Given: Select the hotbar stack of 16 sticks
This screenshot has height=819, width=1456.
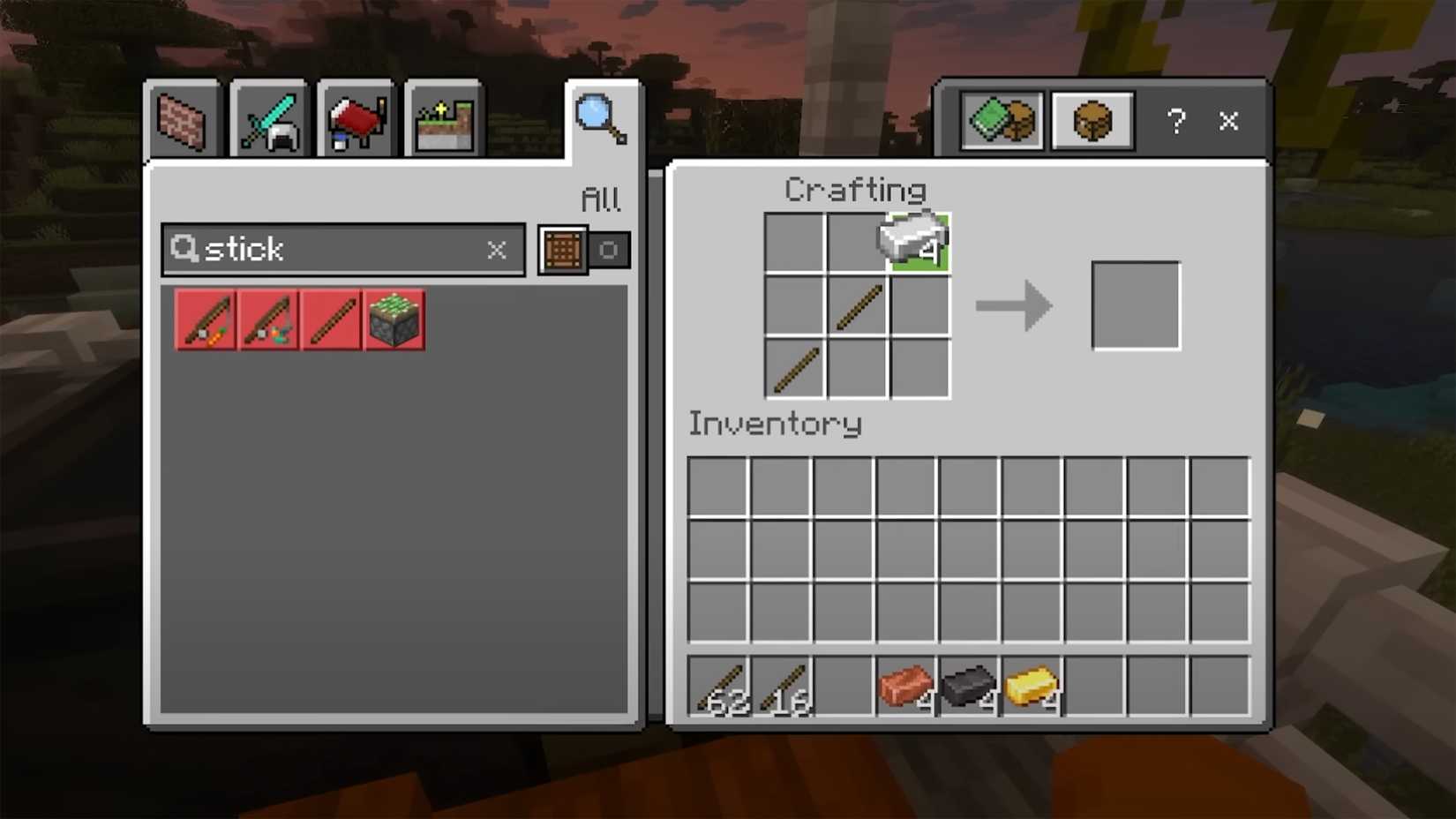Looking at the screenshot, I should point(781,687).
